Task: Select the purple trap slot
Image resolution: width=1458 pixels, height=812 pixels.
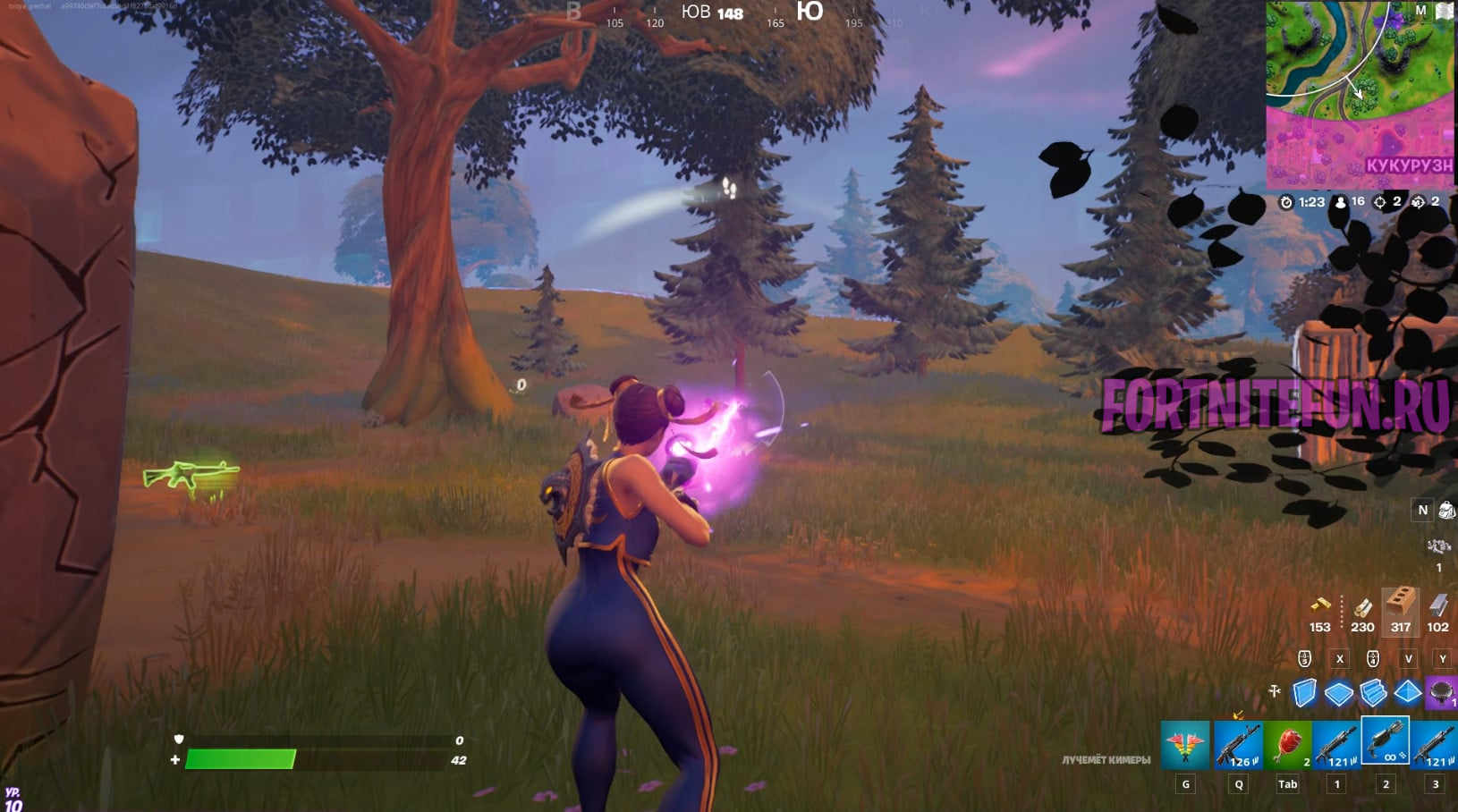Action: (x=1441, y=692)
